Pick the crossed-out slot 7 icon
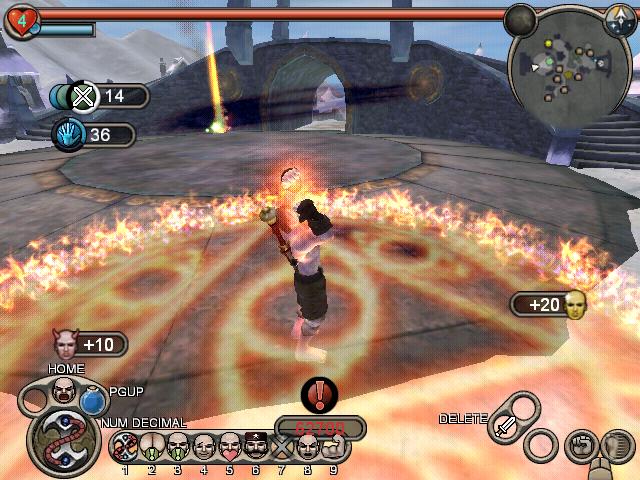This screenshot has width=640, height=480. point(280,445)
